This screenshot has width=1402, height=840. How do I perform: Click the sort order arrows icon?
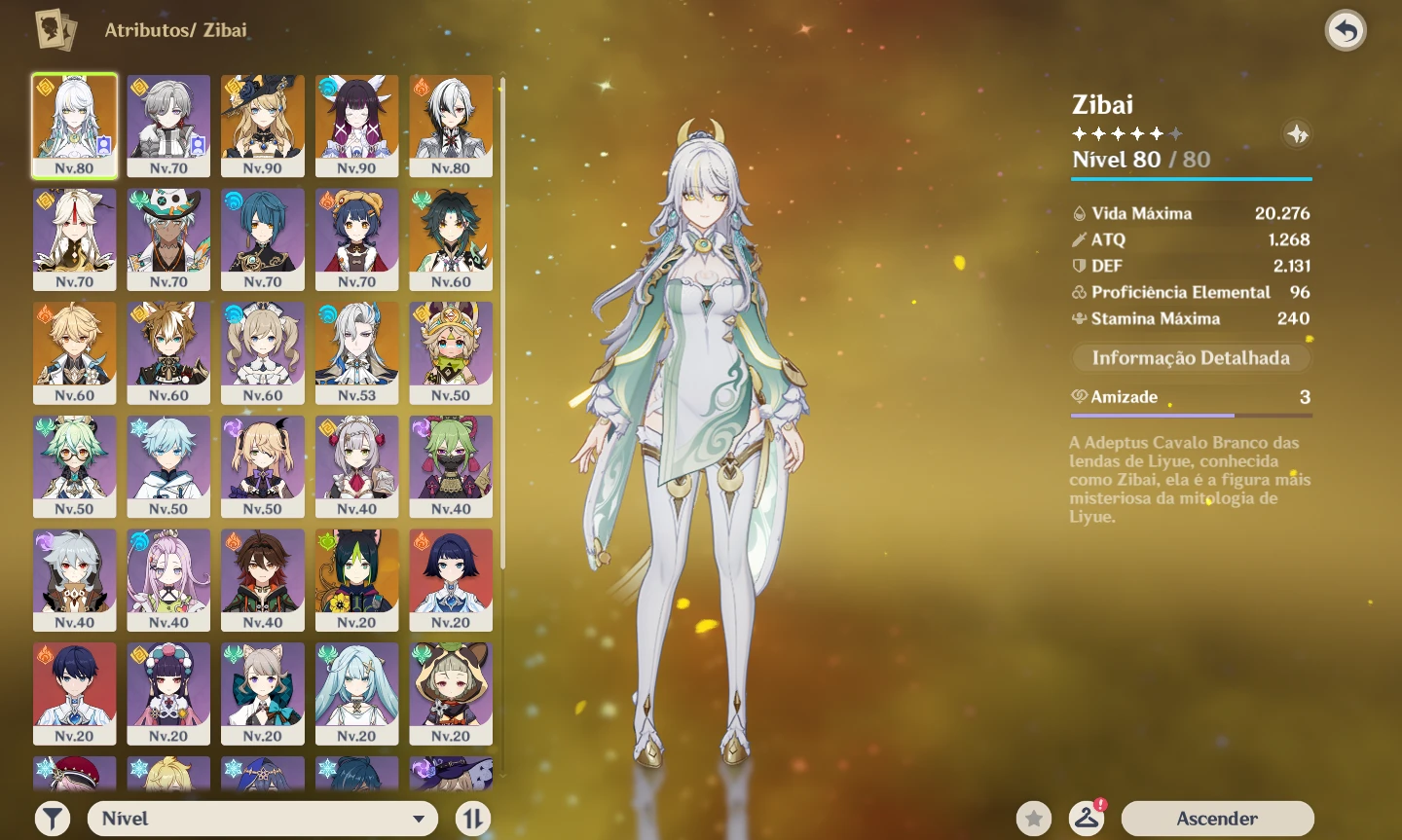click(473, 818)
